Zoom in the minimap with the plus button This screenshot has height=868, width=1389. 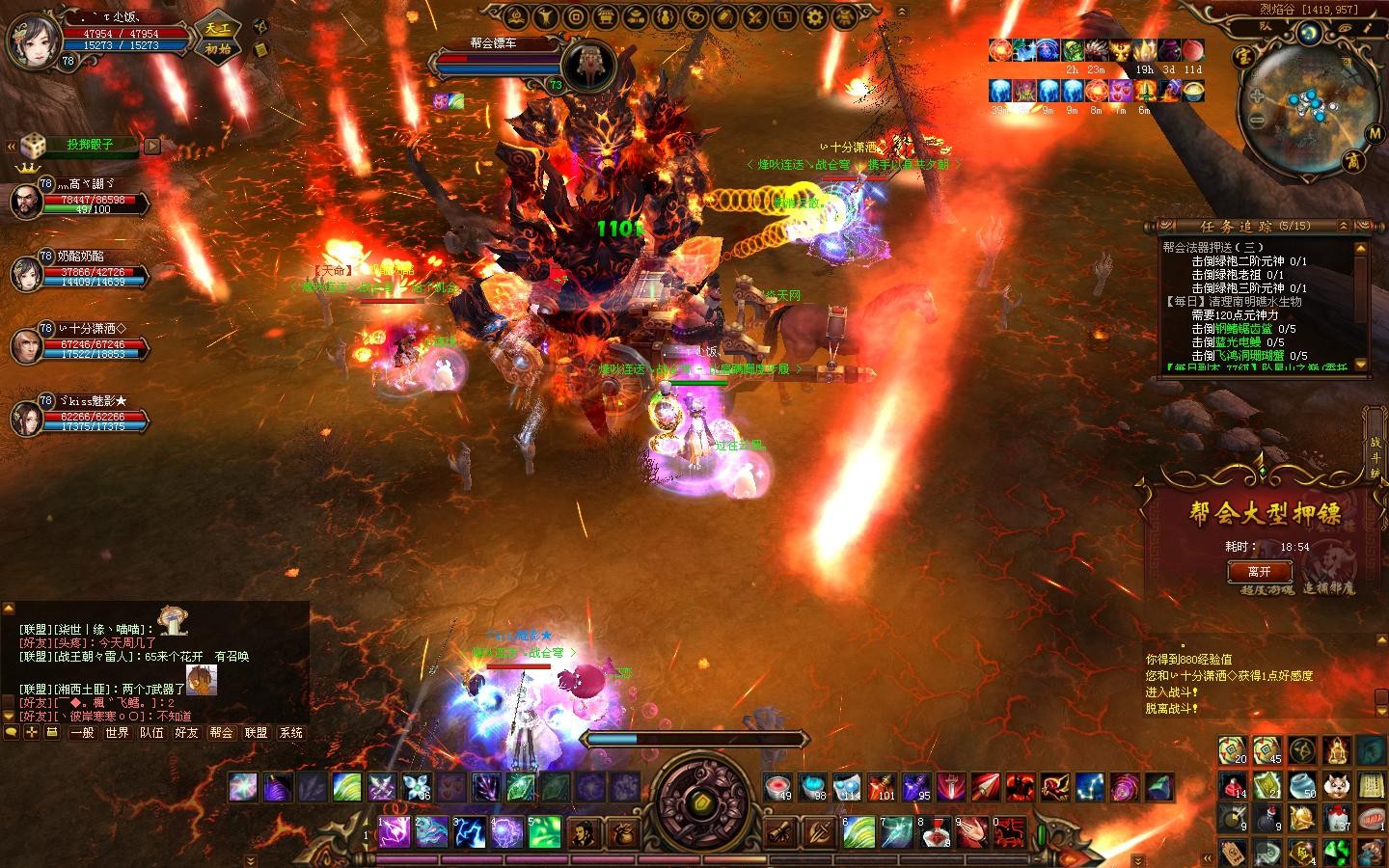click(1257, 96)
